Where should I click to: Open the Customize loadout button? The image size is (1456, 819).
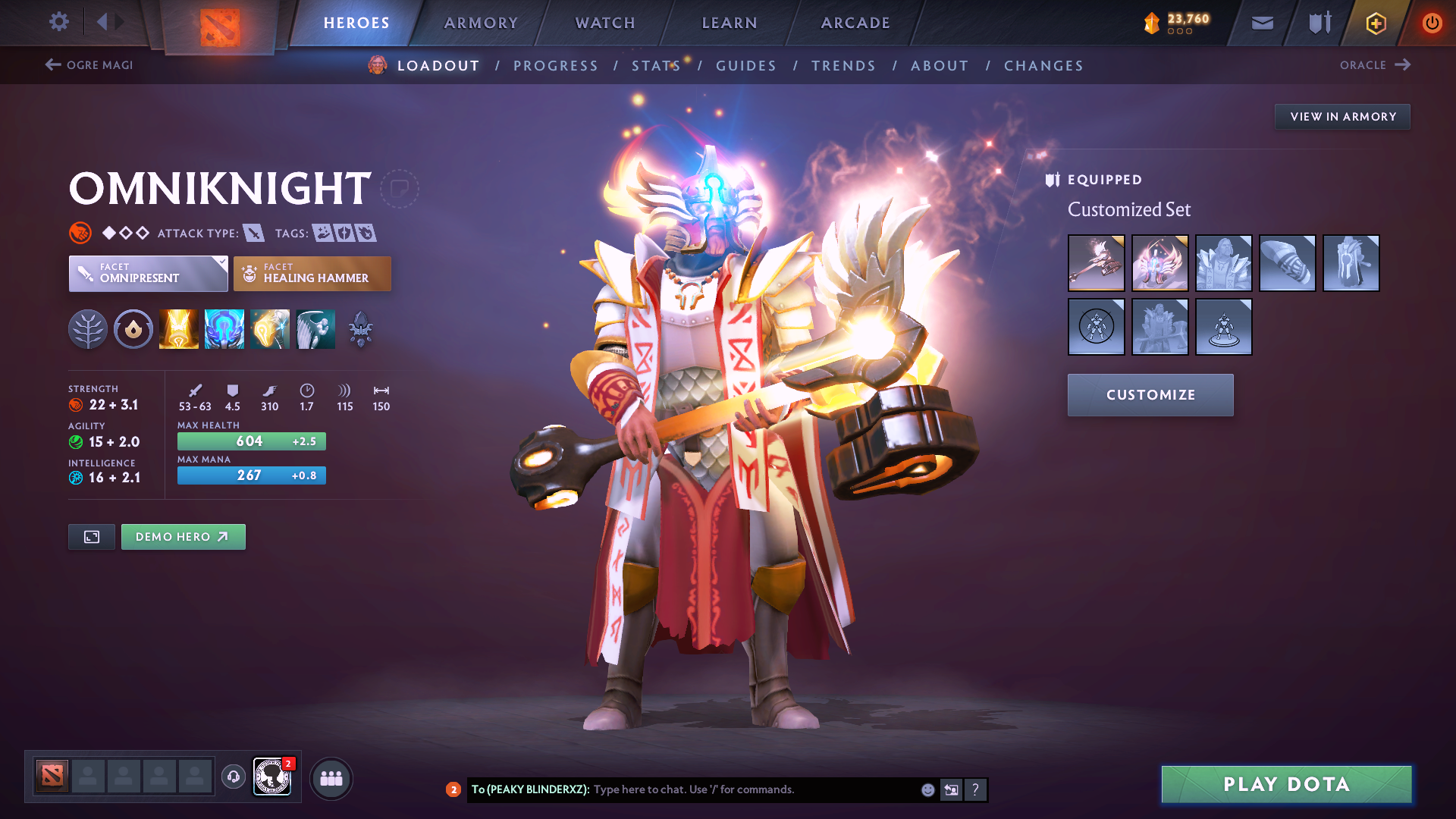(1150, 395)
